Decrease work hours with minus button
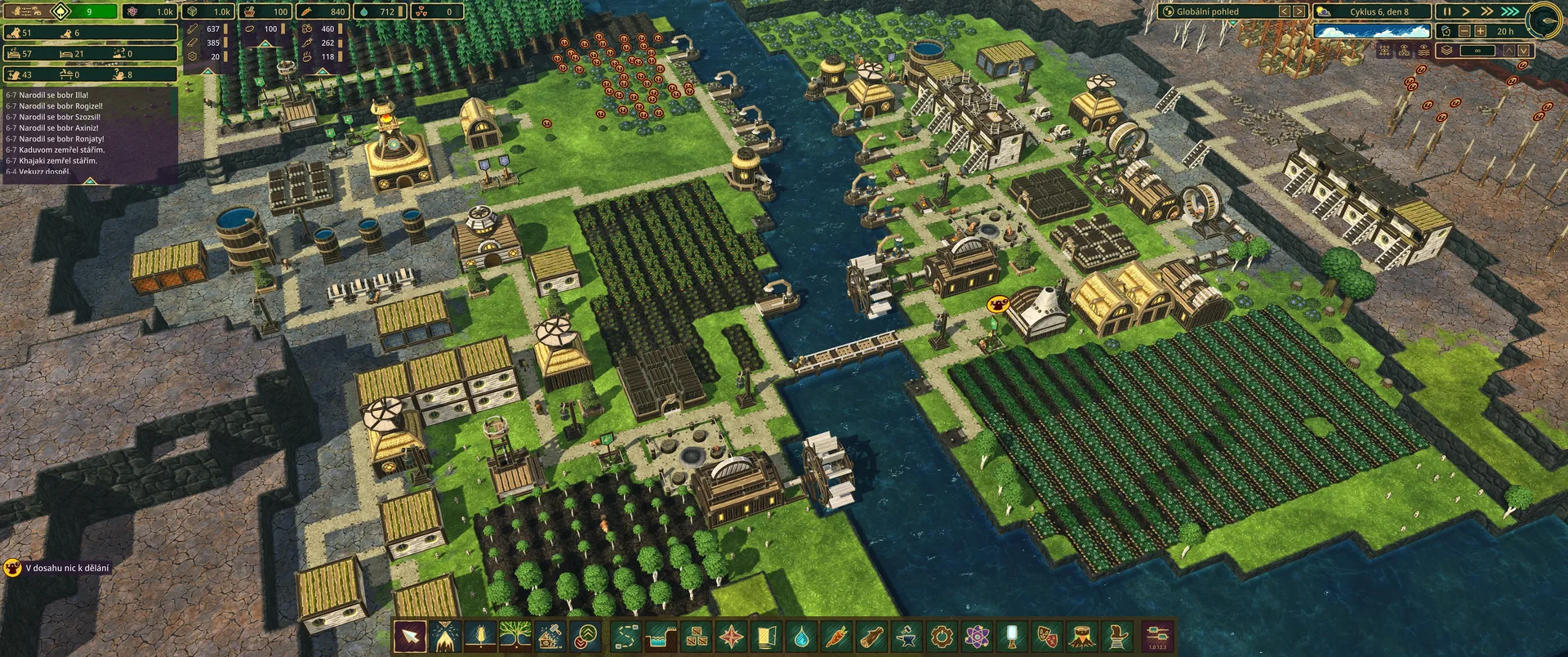 coord(1464,31)
